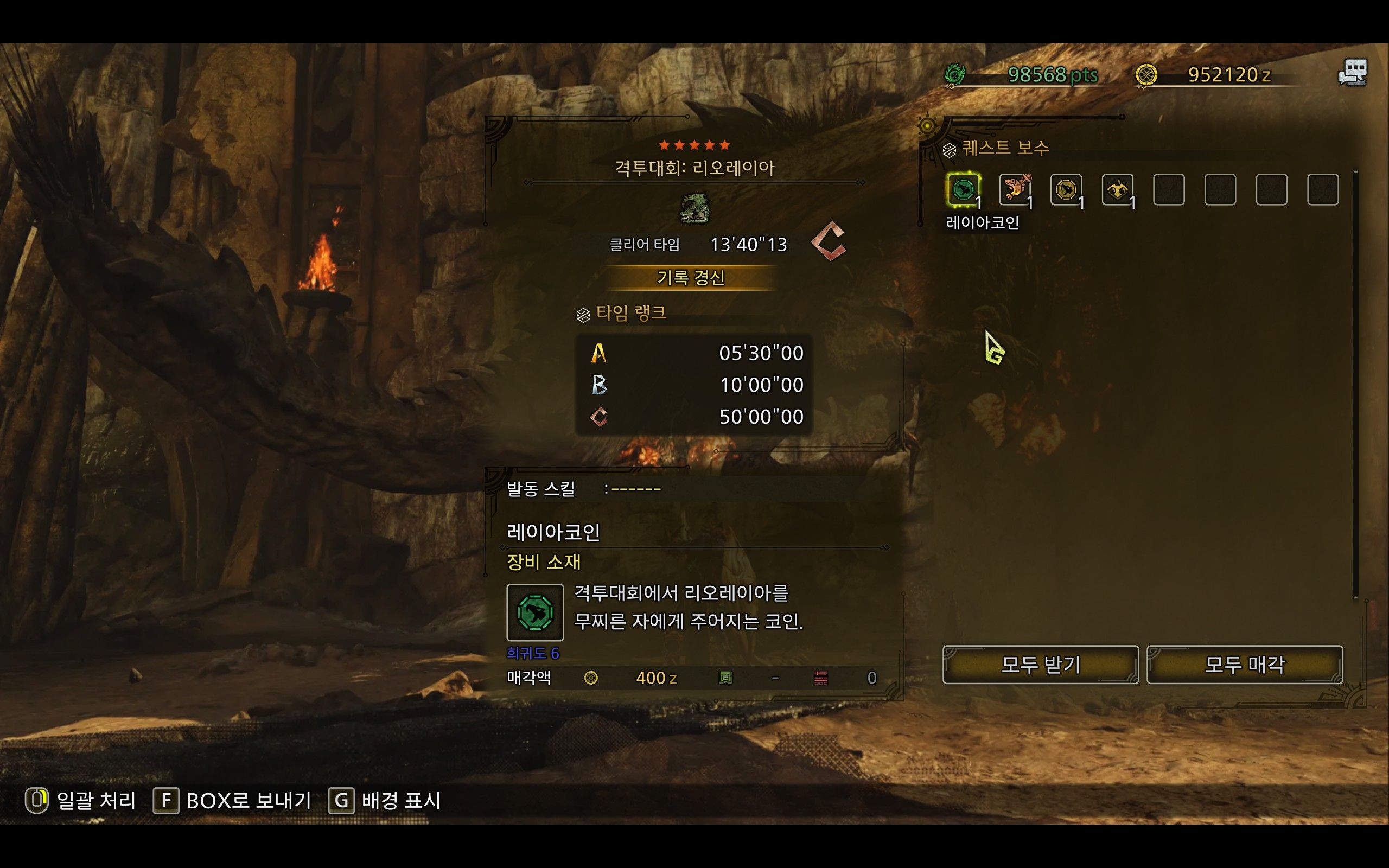Select the gold octagonal coin reward slot
The width and height of the screenshot is (1389, 868).
tap(1066, 189)
